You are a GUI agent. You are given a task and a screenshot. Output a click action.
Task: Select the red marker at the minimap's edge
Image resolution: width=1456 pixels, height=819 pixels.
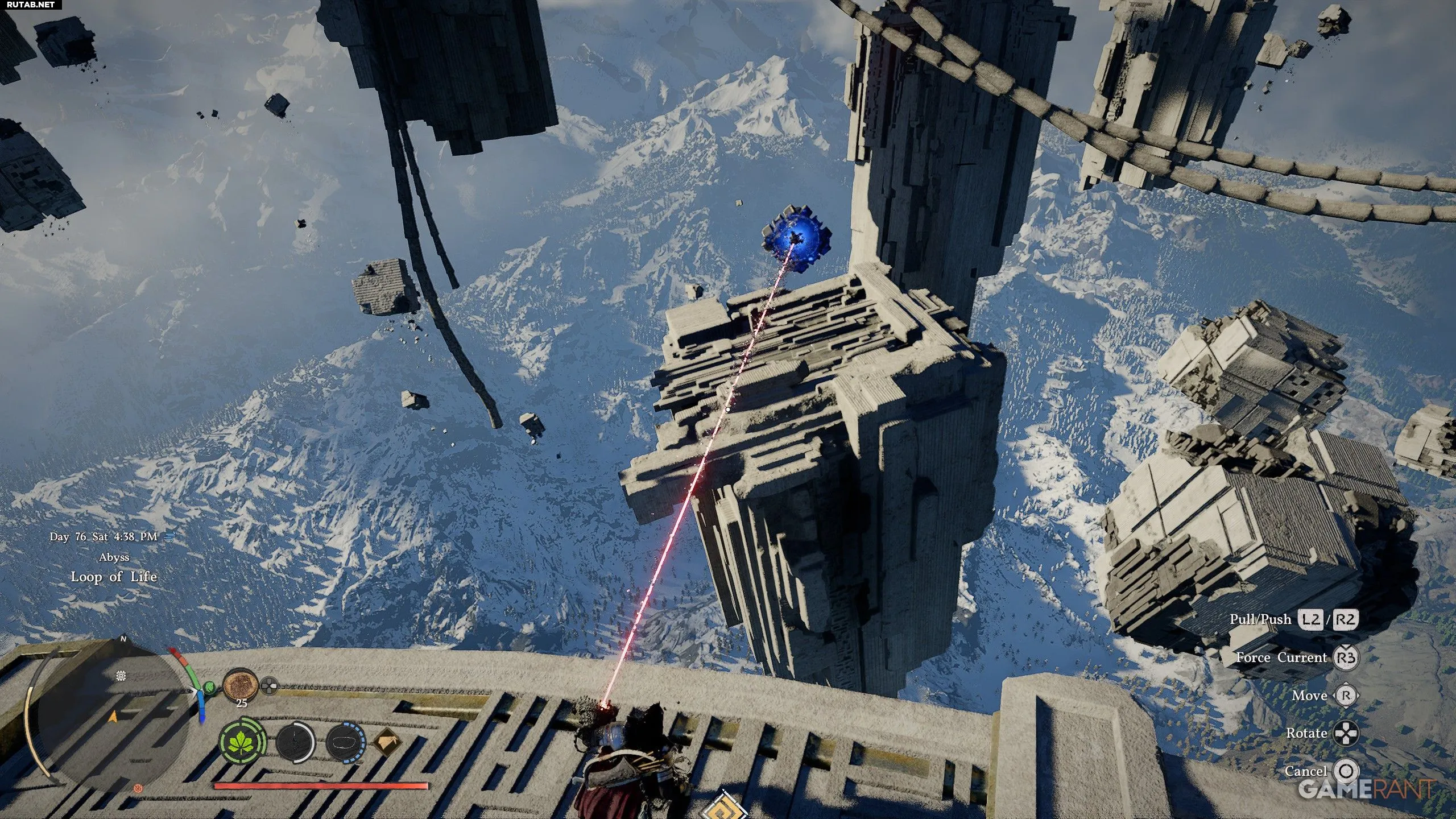coord(137,788)
